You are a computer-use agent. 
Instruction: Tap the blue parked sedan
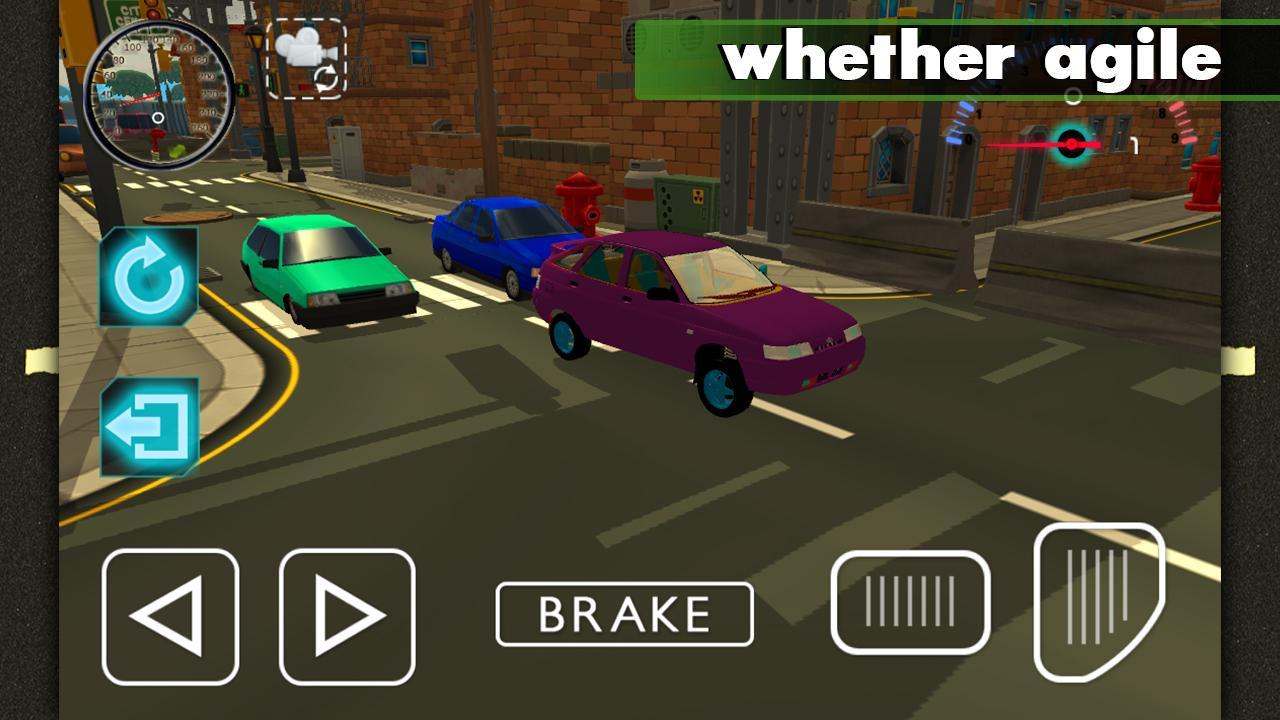(500, 238)
